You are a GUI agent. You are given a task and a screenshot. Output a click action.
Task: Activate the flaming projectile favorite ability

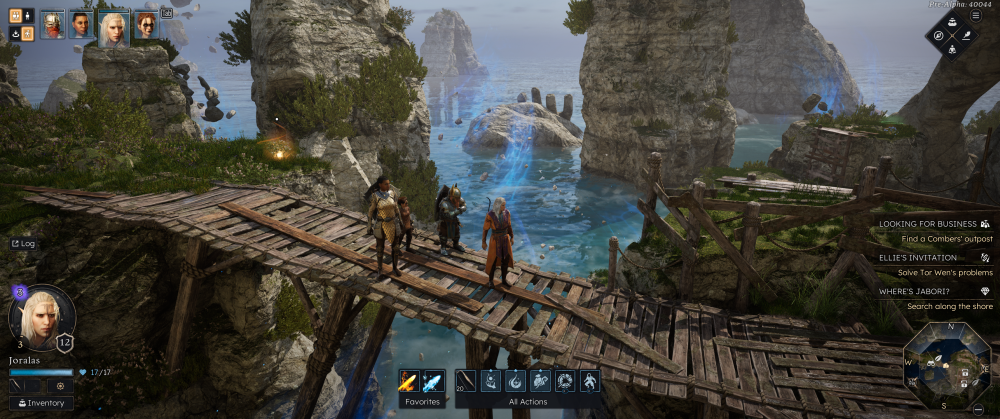coord(409,381)
